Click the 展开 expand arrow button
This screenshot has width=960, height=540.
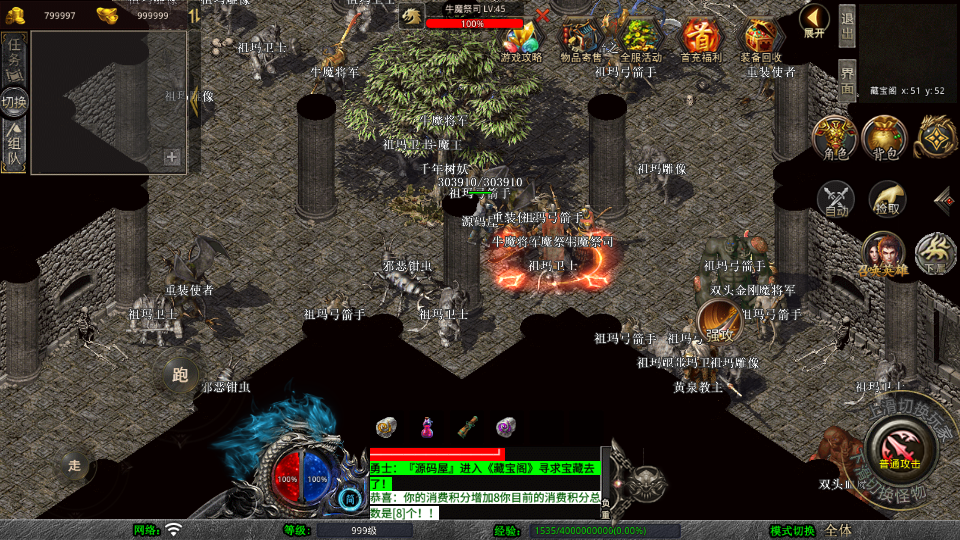pos(815,20)
